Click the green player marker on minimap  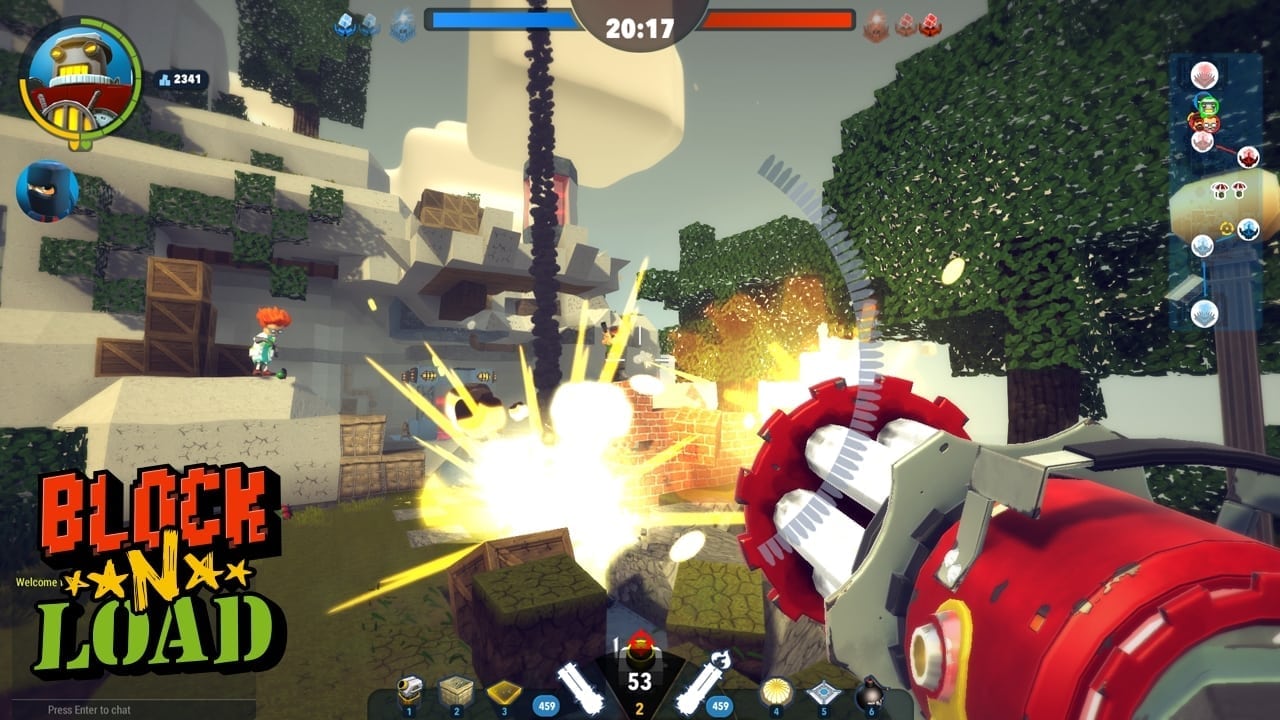point(1206,104)
